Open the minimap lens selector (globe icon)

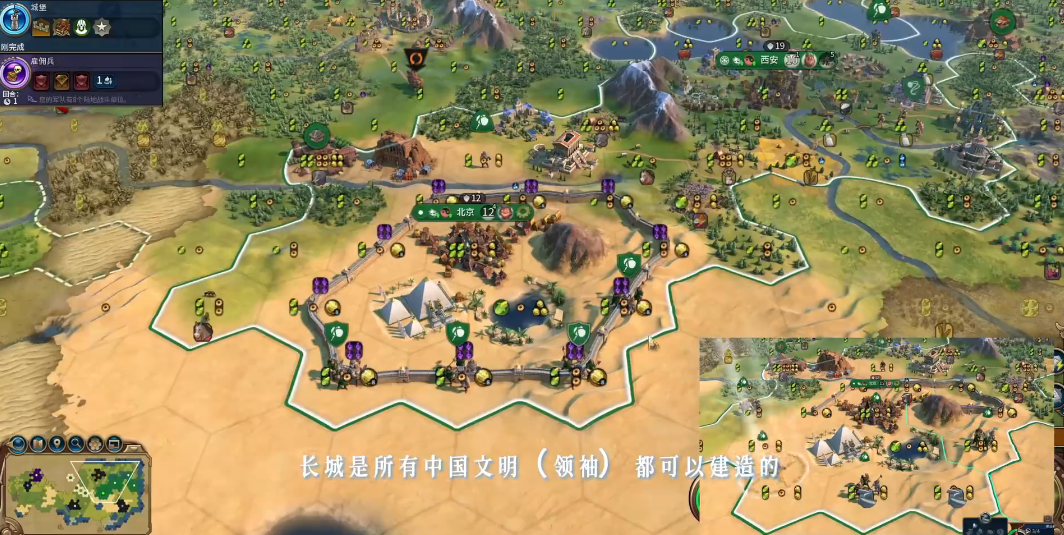17,443
